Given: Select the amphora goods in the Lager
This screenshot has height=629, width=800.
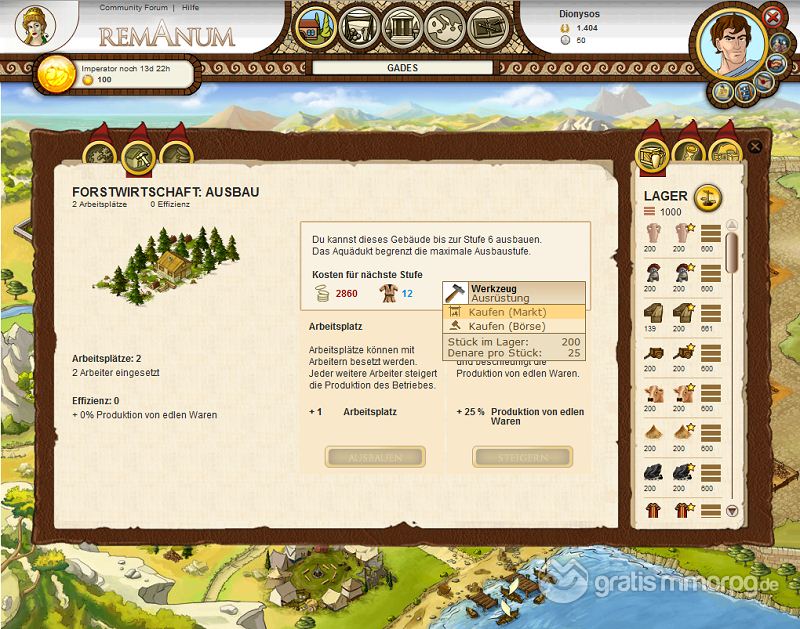Looking at the screenshot, I should pyautogui.click(x=652, y=235).
